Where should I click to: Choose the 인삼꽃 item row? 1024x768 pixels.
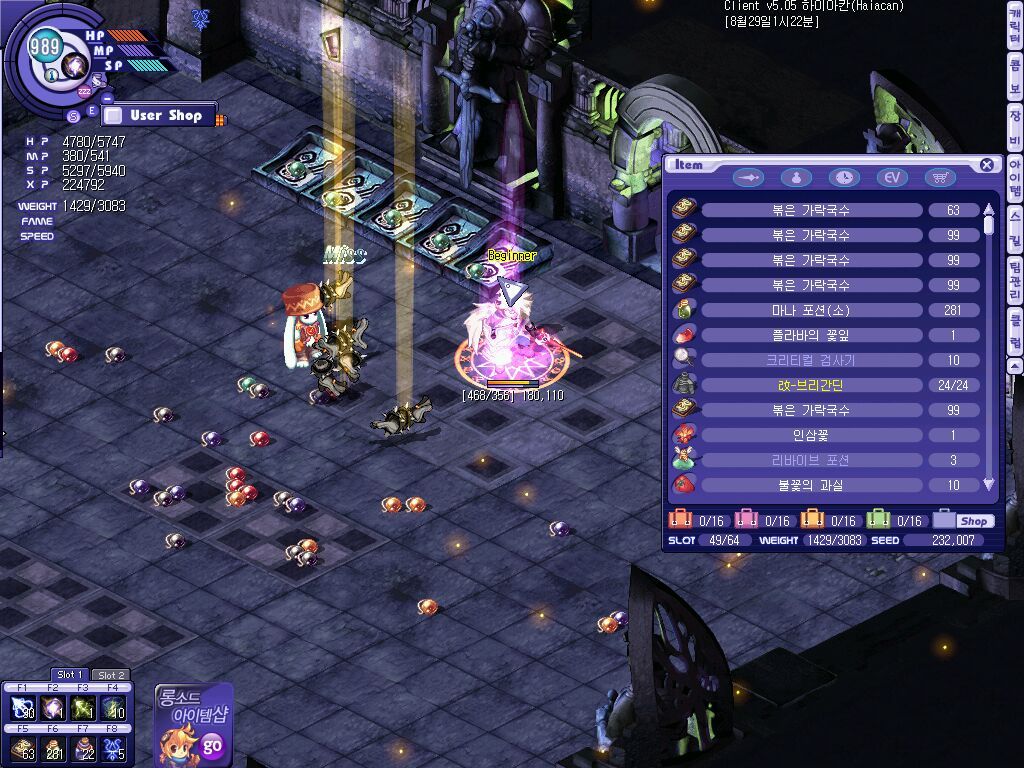tap(811, 435)
